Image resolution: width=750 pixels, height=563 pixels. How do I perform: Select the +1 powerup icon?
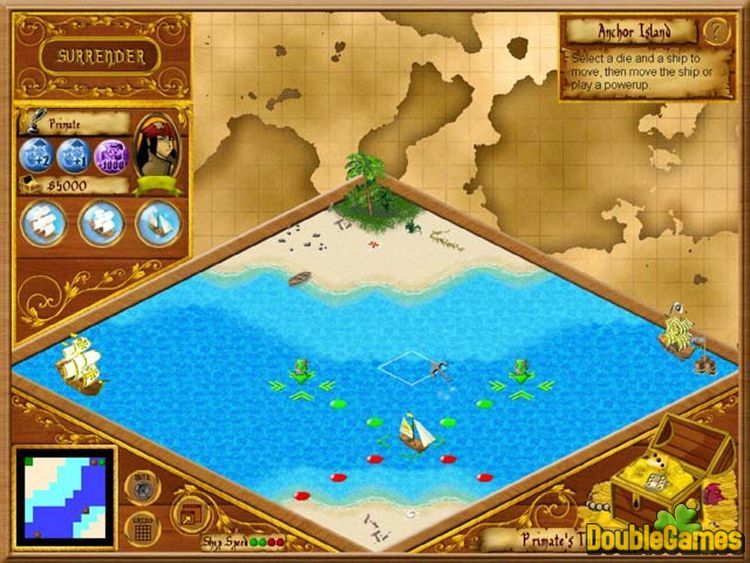pos(75,156)
